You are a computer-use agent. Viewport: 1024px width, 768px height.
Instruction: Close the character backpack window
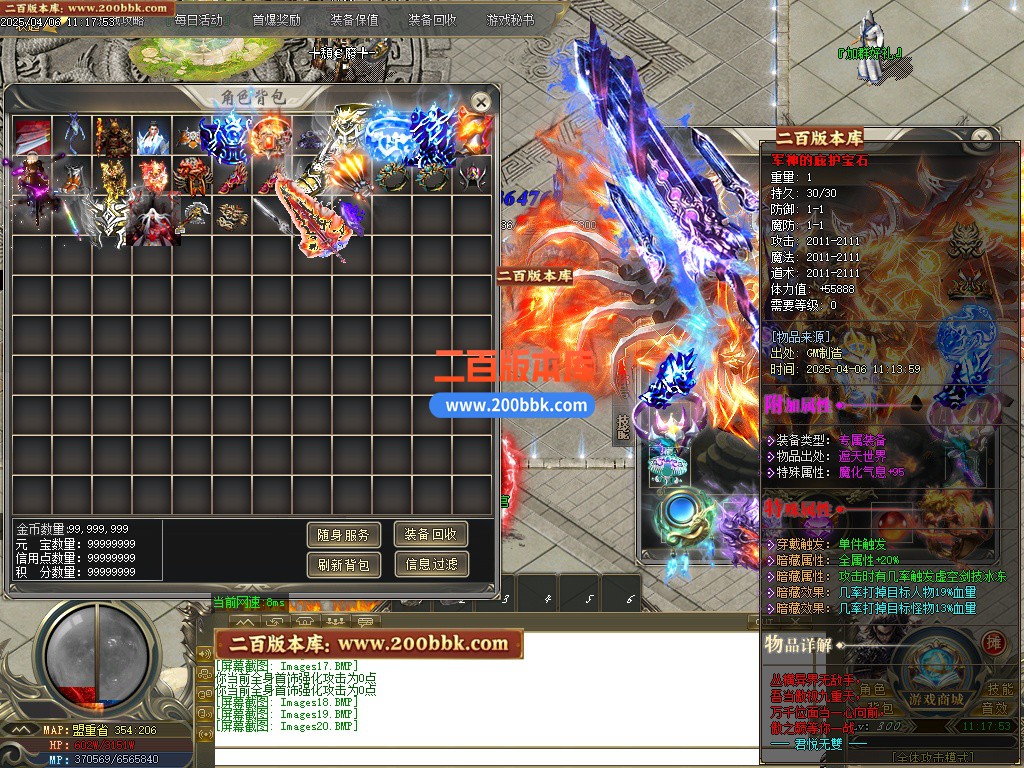[481, 101]
